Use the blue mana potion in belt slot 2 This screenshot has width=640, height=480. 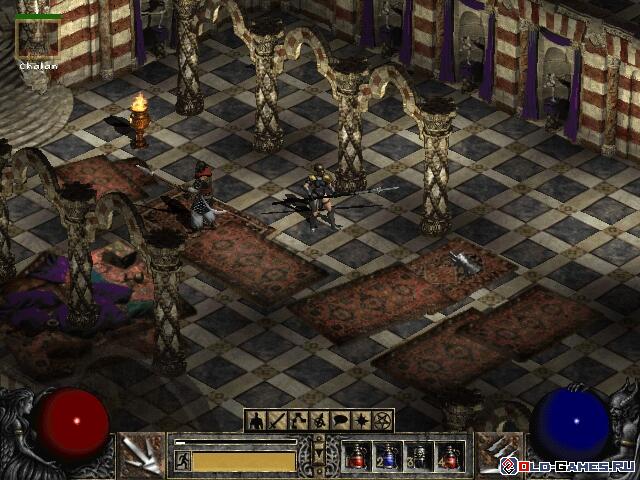coord(388,457)
